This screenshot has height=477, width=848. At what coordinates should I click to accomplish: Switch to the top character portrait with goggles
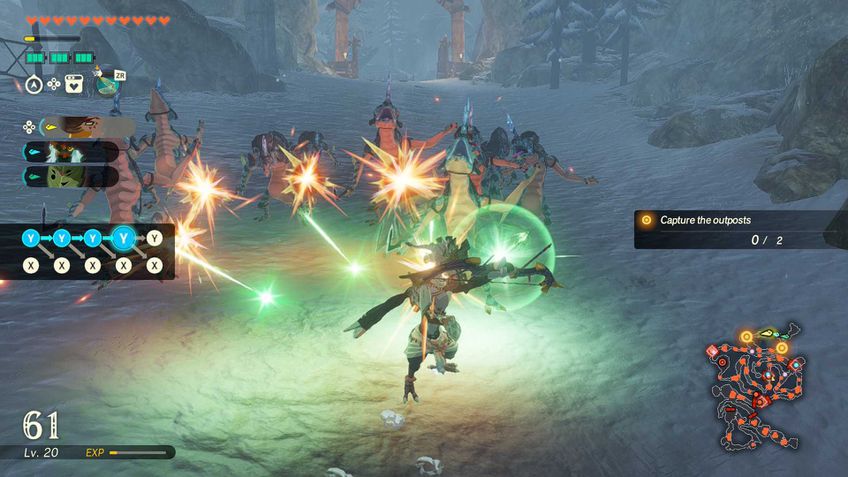point(86,127)
